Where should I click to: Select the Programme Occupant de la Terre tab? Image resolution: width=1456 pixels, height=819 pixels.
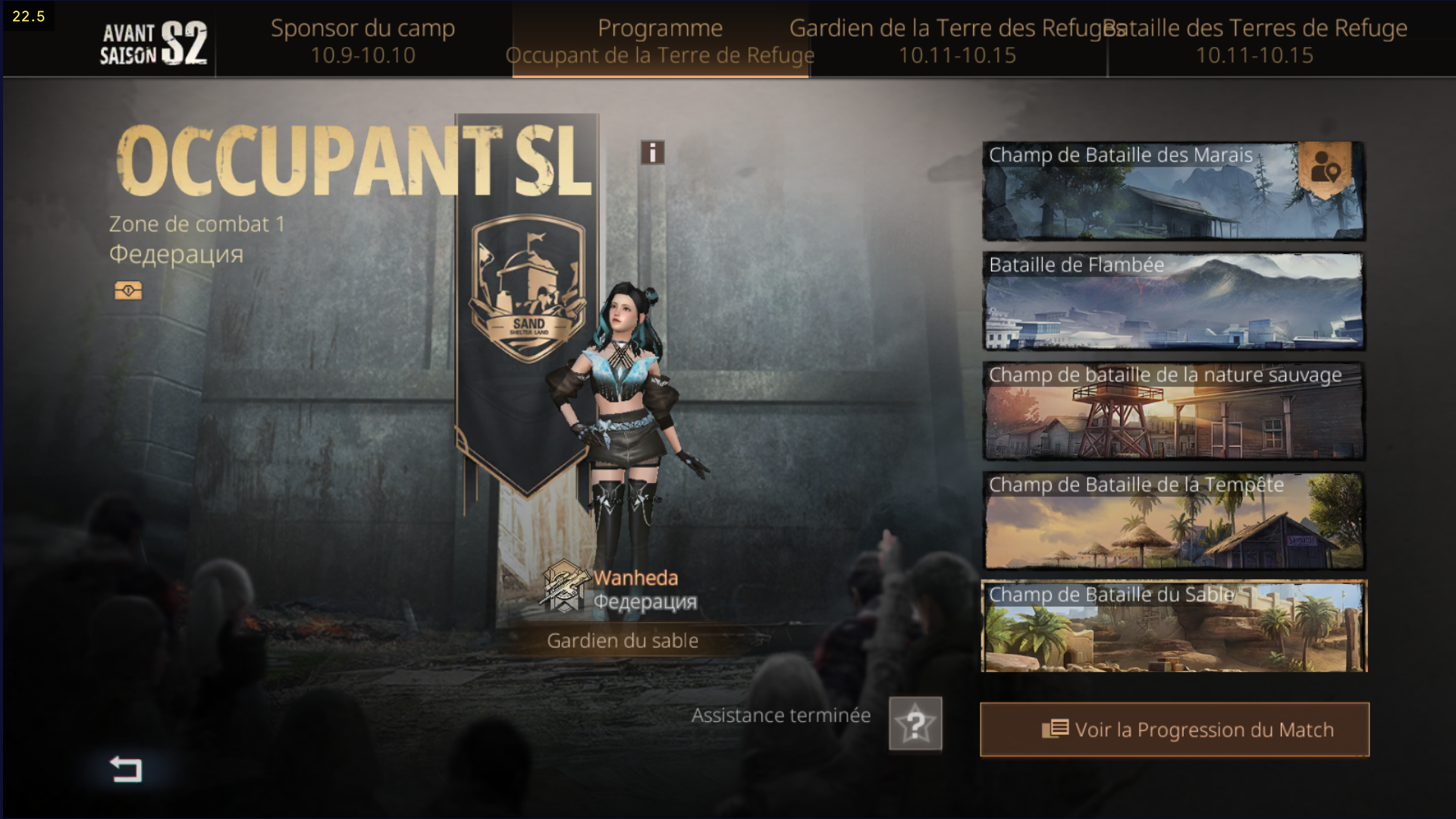660,41
